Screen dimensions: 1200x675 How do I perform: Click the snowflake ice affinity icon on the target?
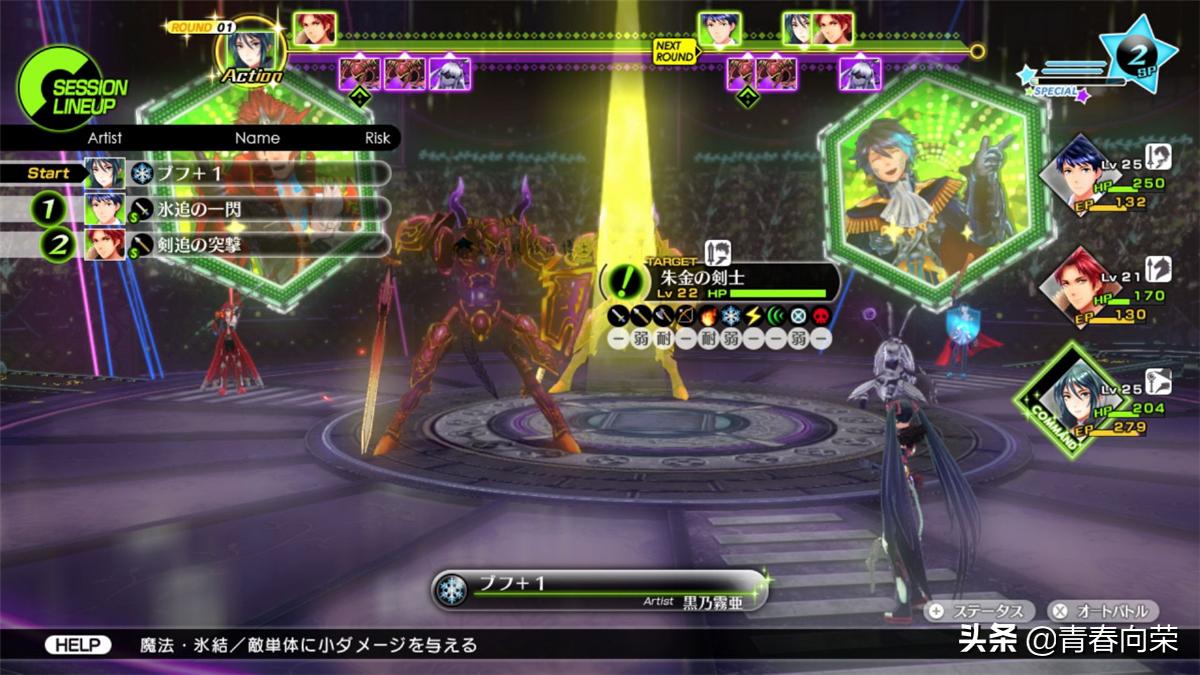tap(730, 316)
